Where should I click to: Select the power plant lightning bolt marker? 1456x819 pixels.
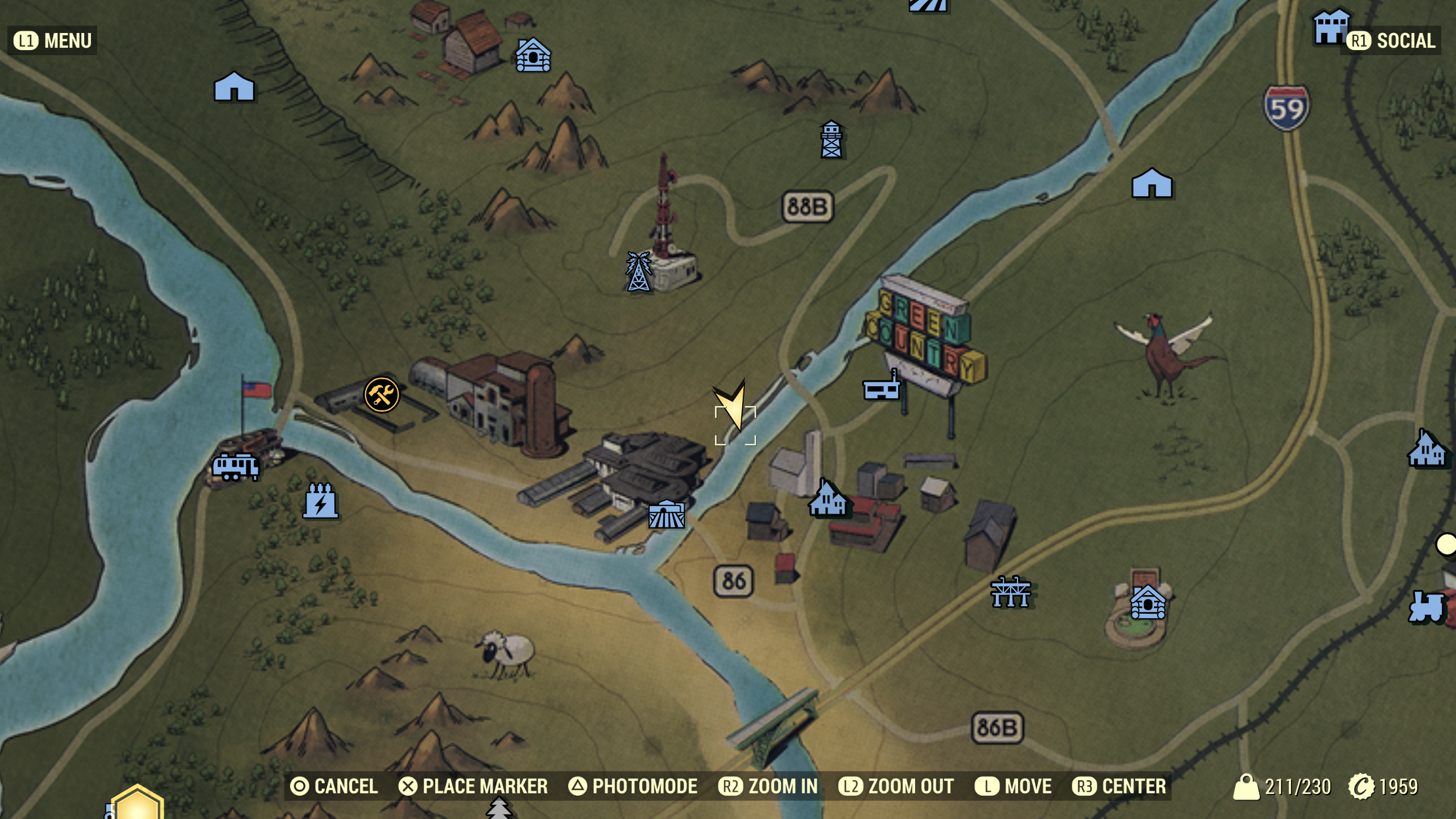pos(320,501)
